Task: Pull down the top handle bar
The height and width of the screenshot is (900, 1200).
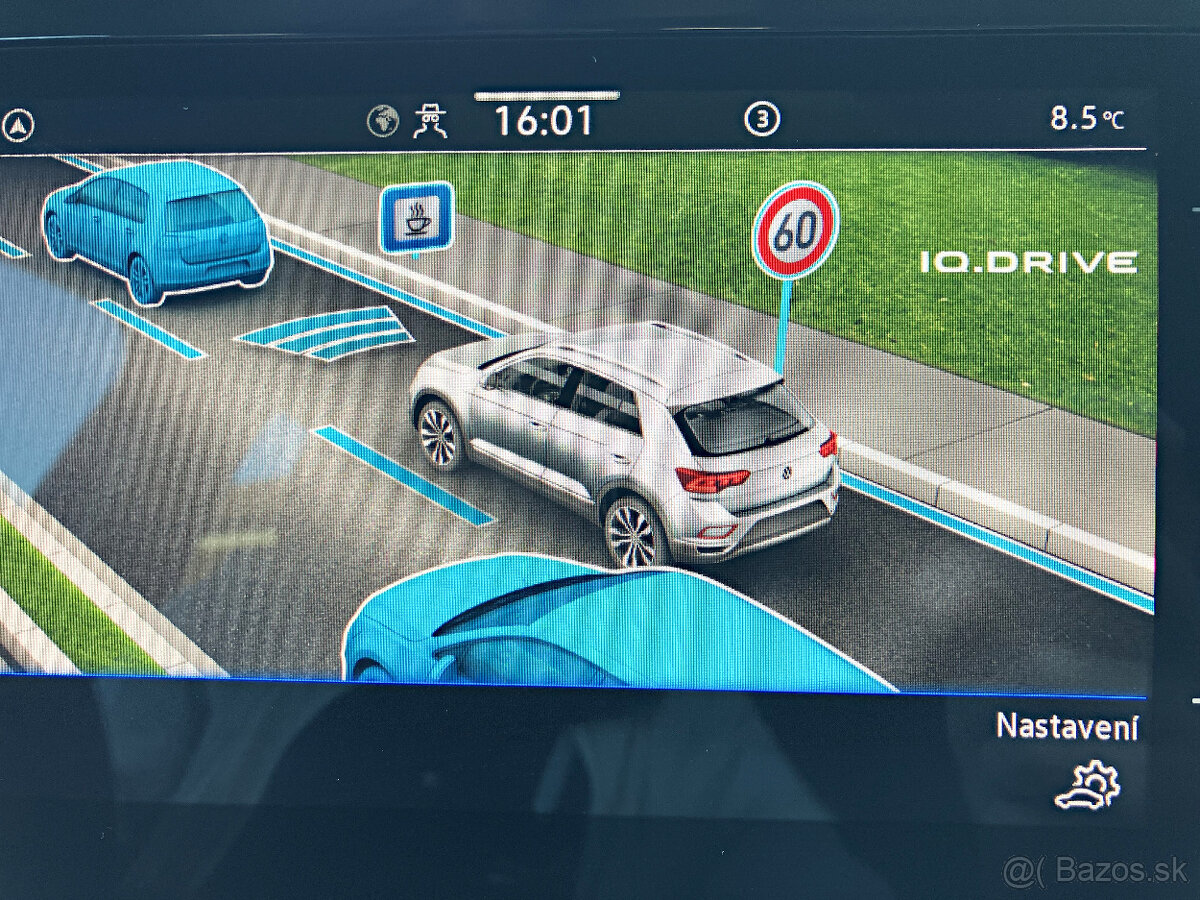Action: tap(546, 96)
